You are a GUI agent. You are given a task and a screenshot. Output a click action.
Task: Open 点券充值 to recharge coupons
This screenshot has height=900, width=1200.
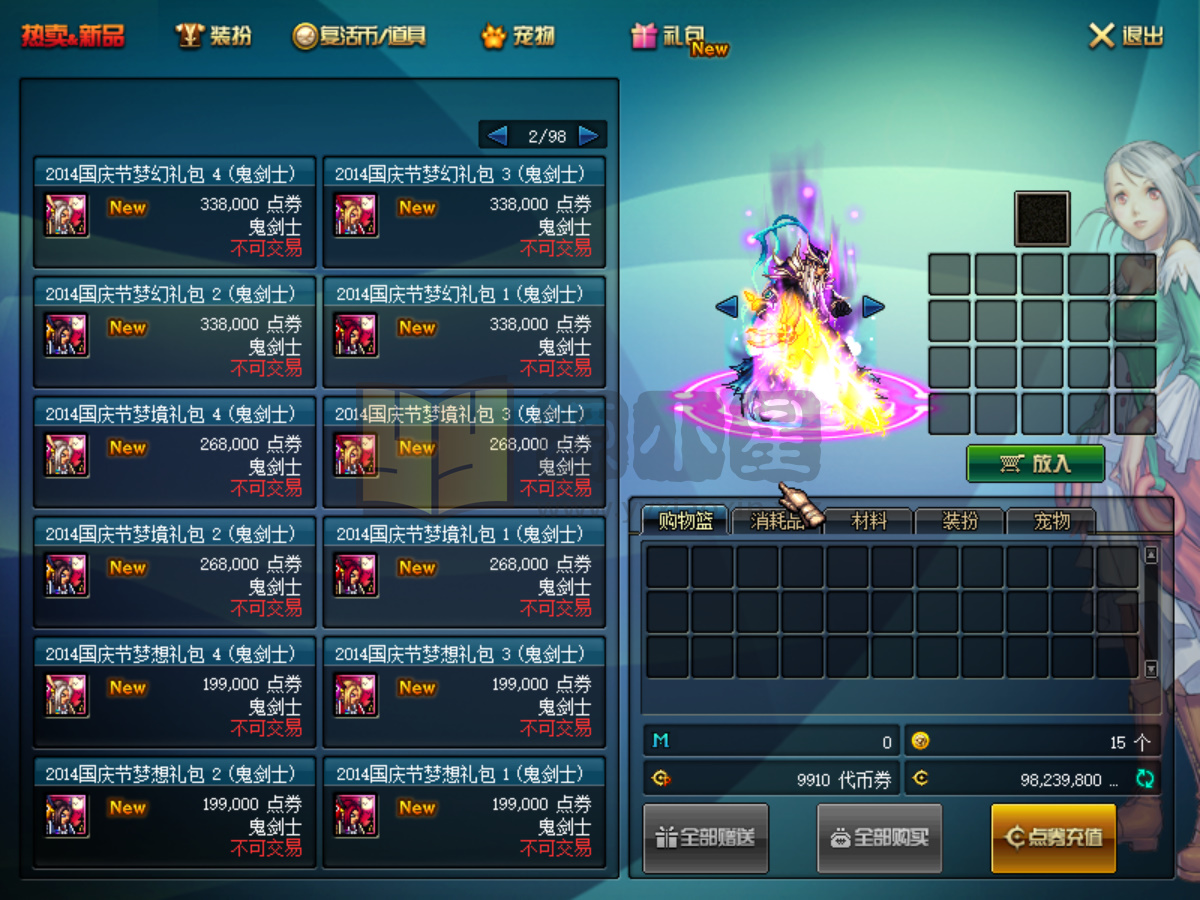[1053, 838]
